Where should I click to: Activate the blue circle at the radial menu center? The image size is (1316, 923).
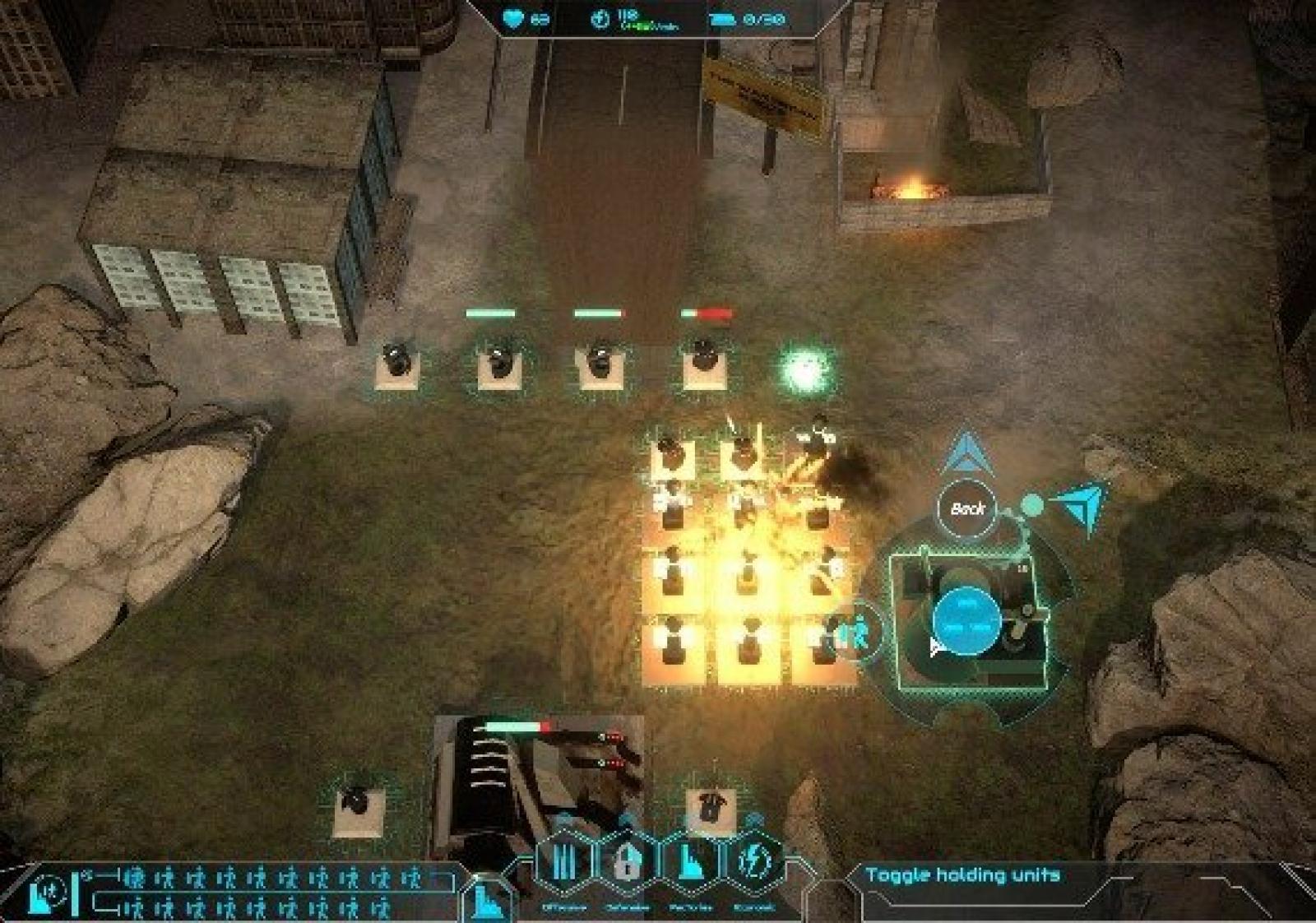pyautogui.click(x=967, y=621)
